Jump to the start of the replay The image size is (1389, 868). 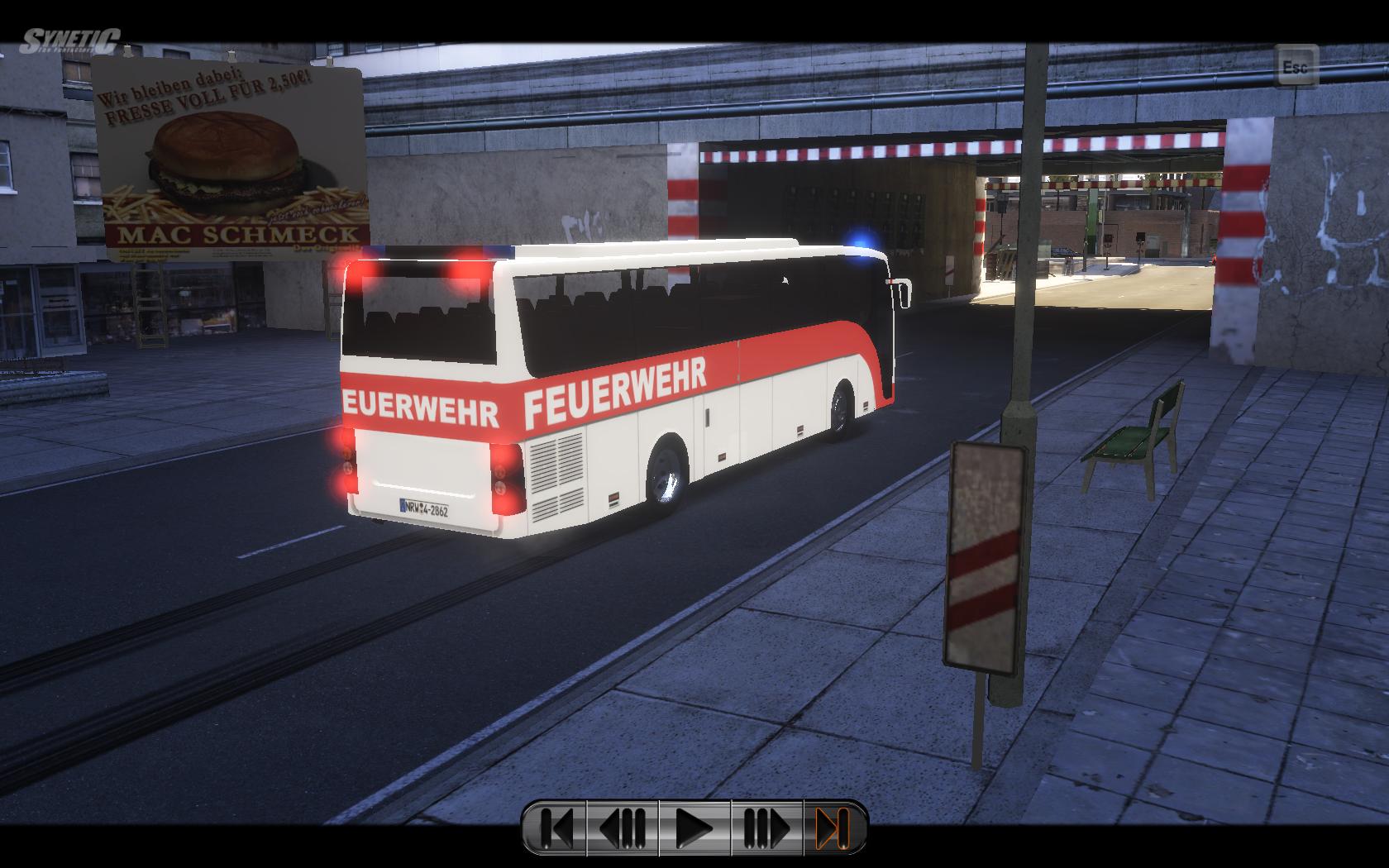click(x=556, y=827)
